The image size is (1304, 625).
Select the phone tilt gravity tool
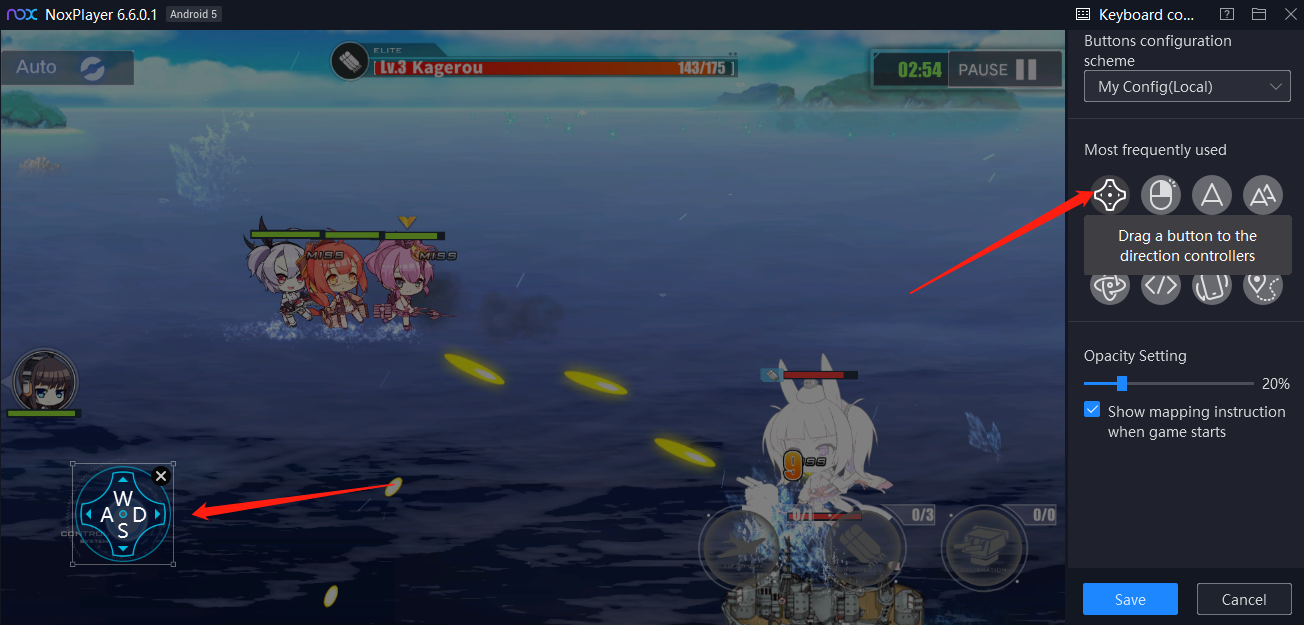(1212, 287)
